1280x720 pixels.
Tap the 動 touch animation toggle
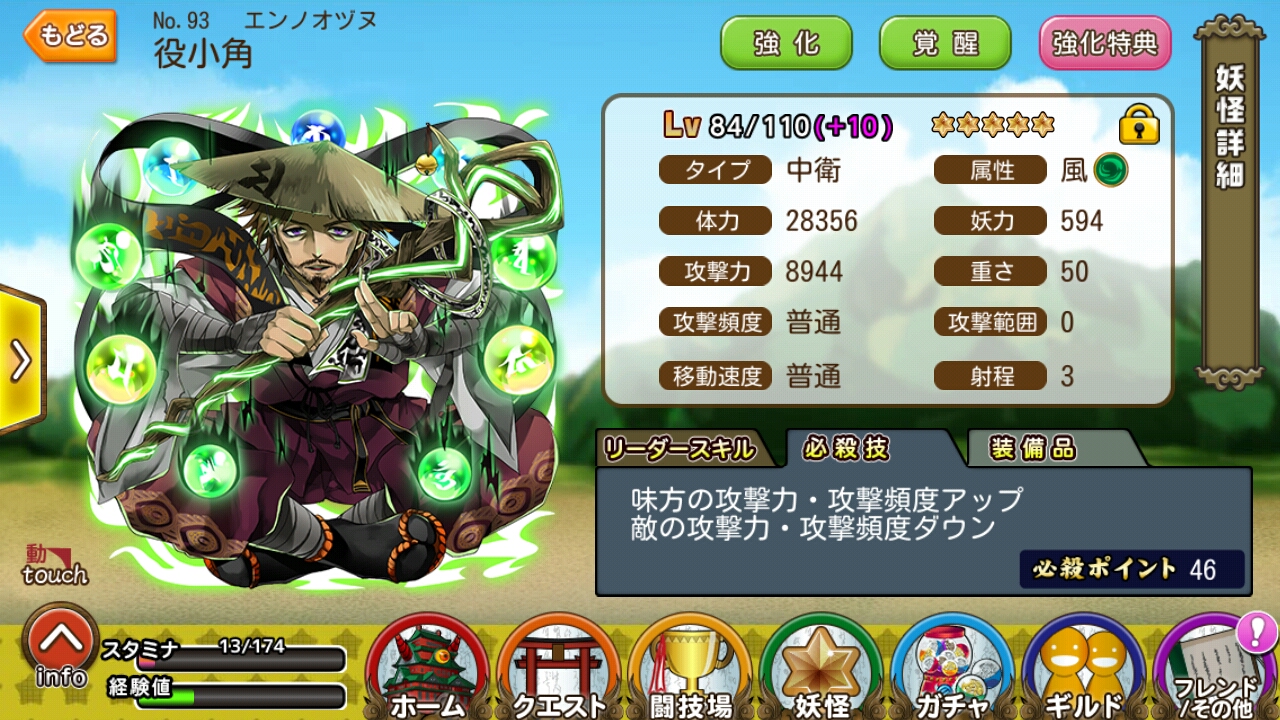point(54,565)
